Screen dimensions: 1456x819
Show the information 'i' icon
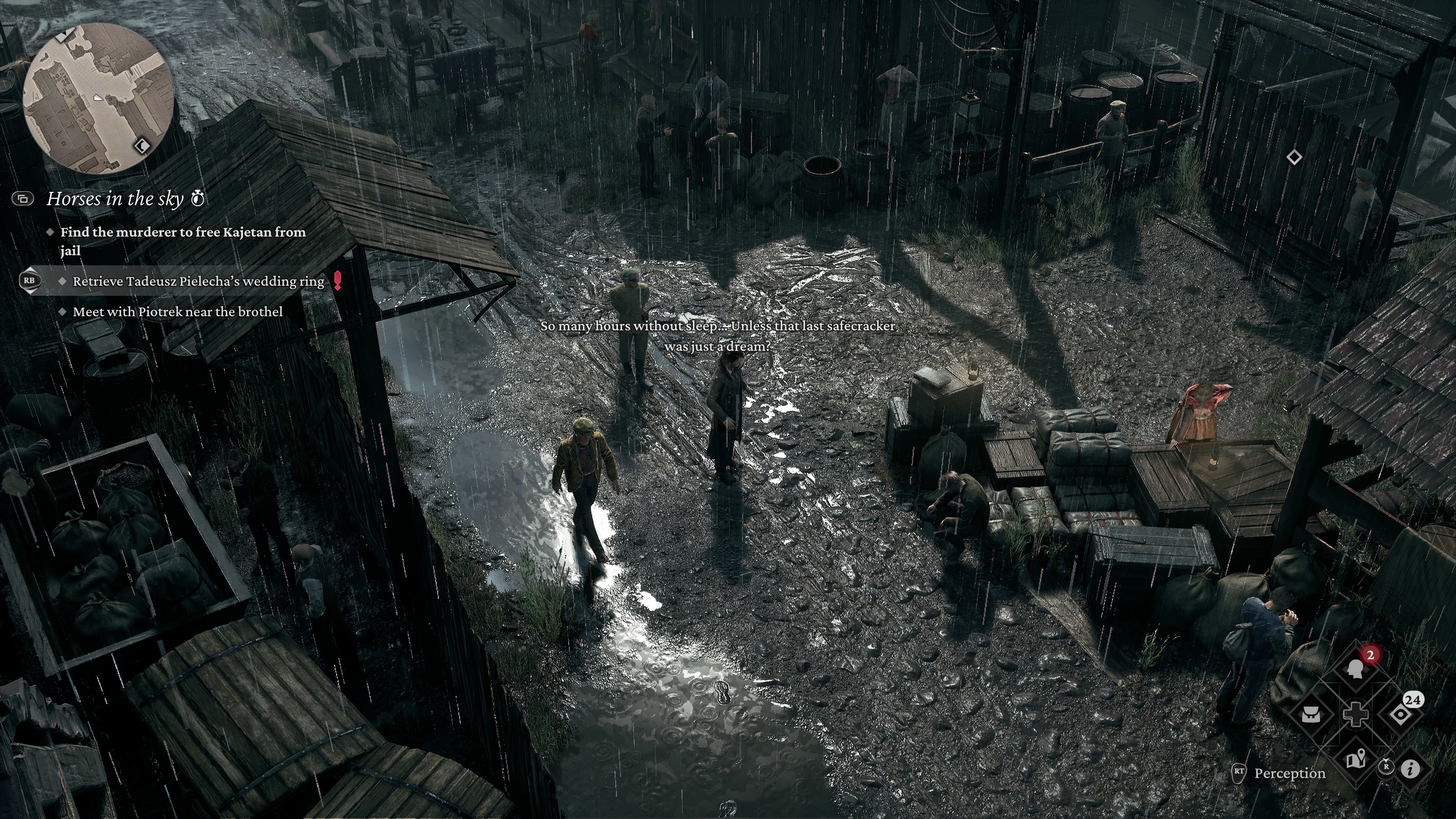coord(1411,768)
